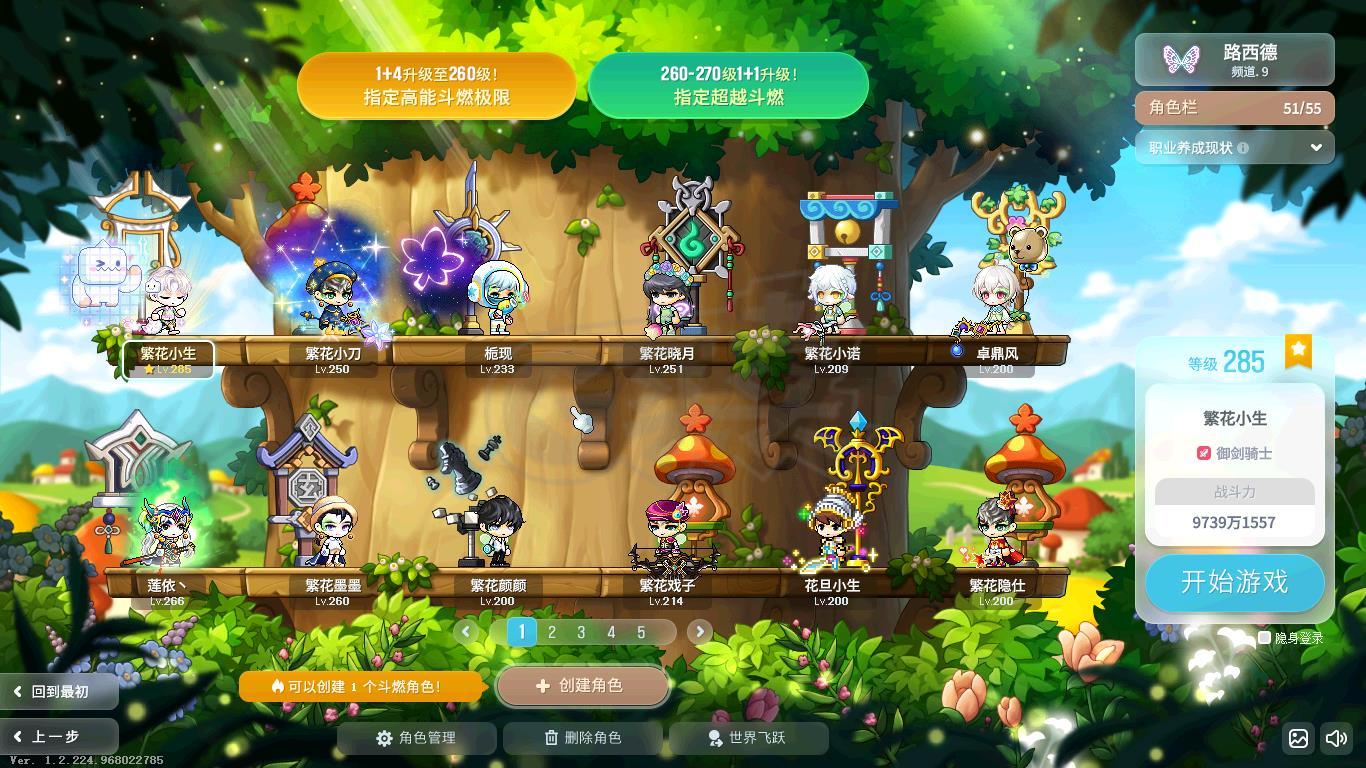The height and width of the screenshot is (768, 1366).
Task: Open the 角色管理 character management menu
Action: pyautogui.click(x=416, y=738)
